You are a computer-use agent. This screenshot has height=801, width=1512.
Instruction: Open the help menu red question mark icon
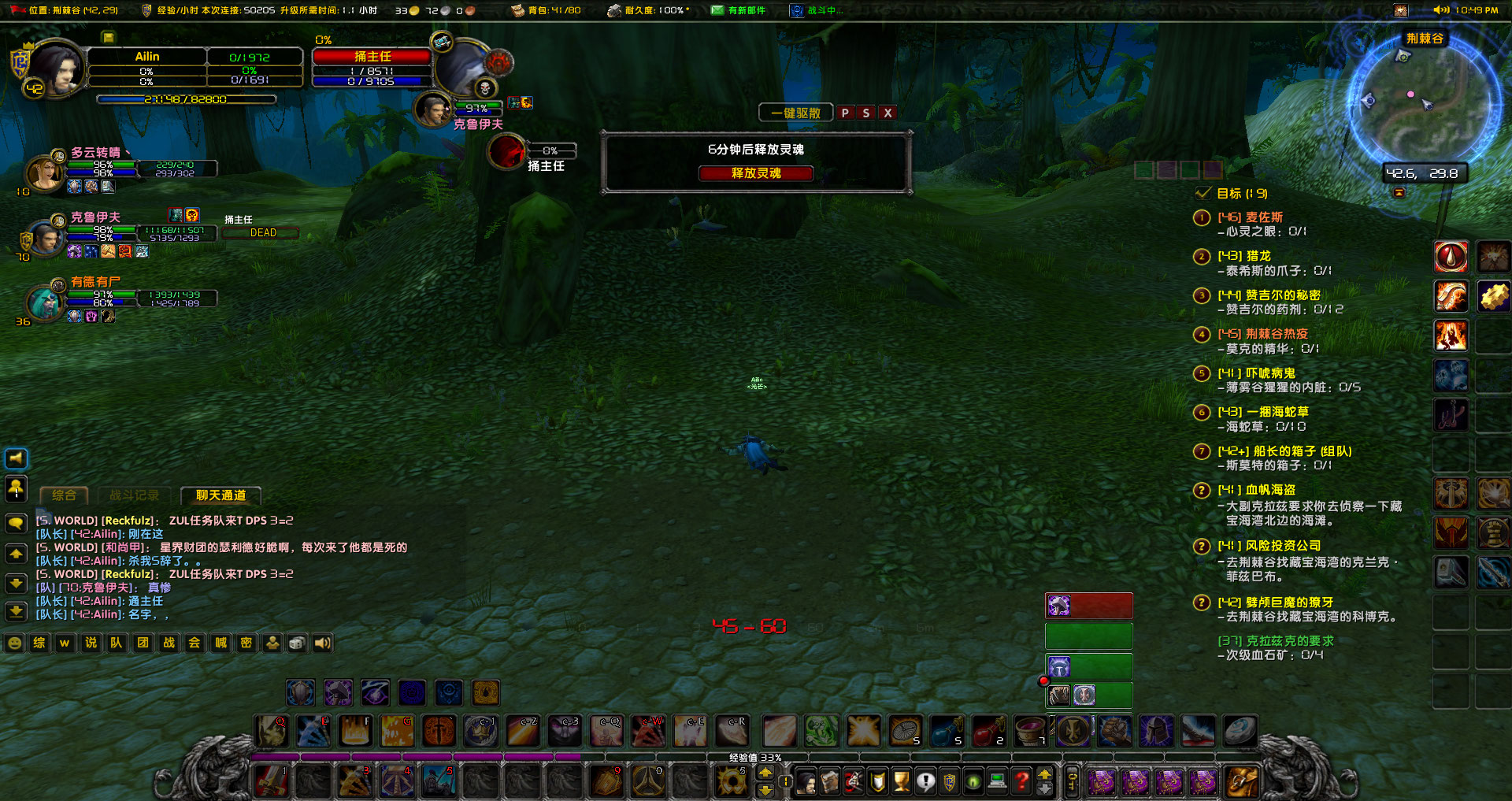1021,782
